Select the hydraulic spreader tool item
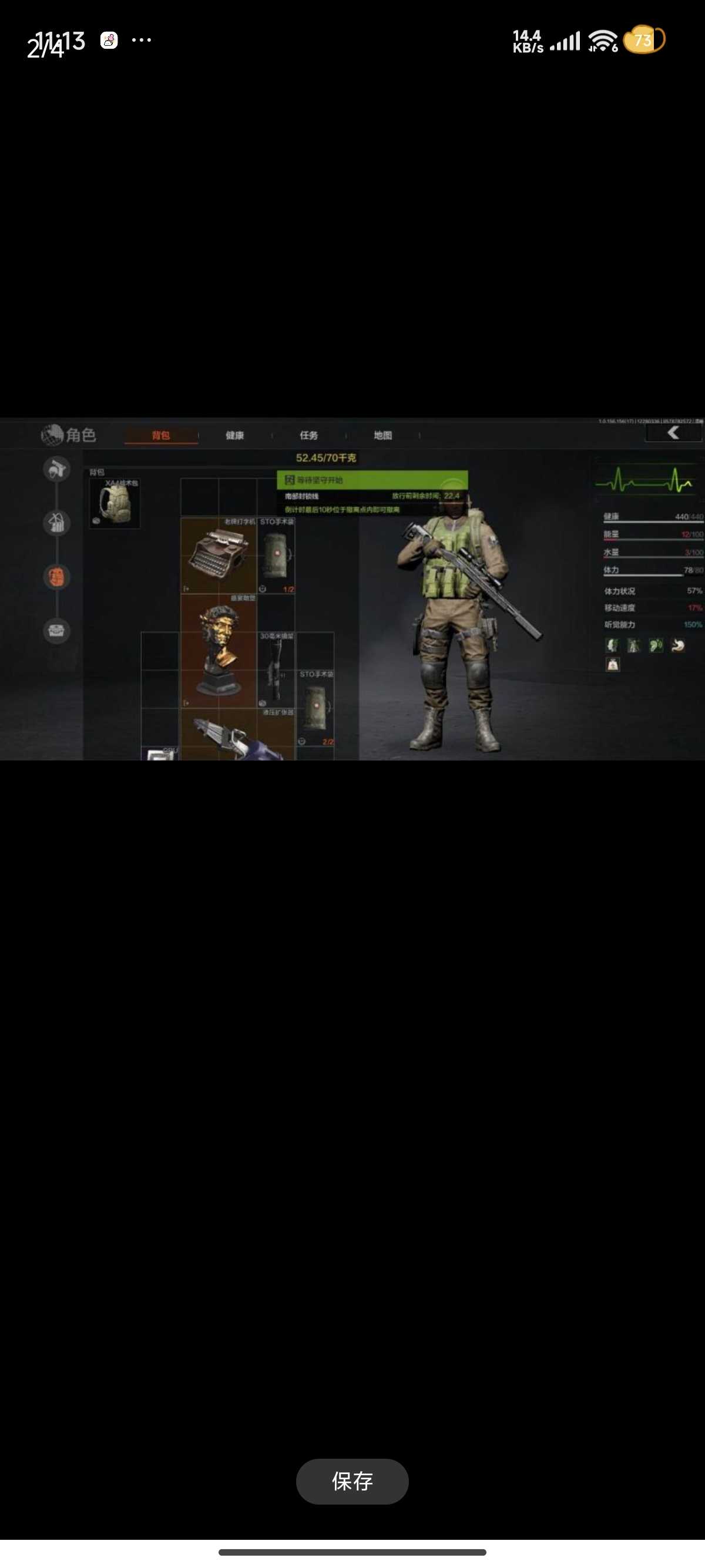Viewport: 705px width, 1568px height. coord(237,736)
